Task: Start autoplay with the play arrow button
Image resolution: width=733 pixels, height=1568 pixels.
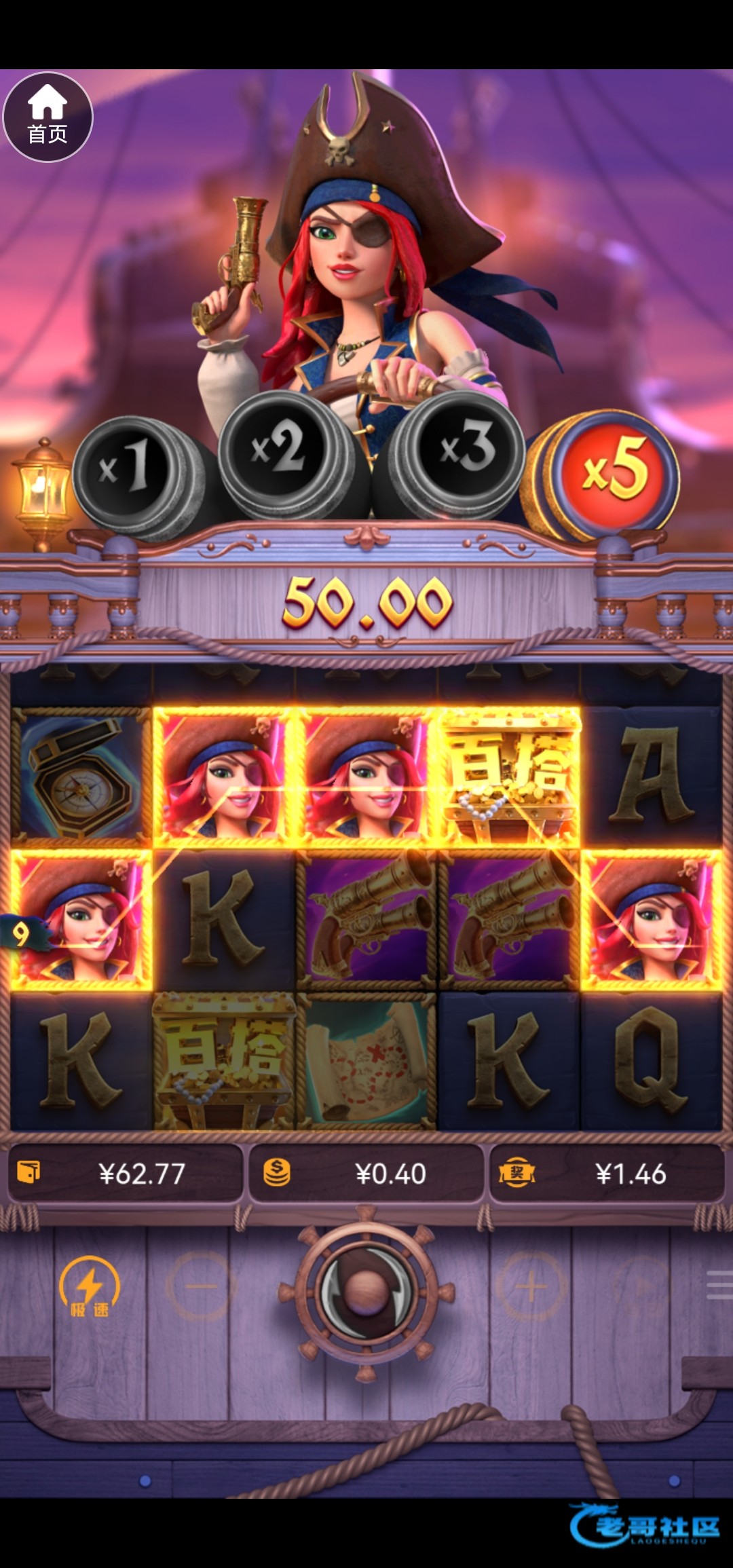Action: [640, 1286]
